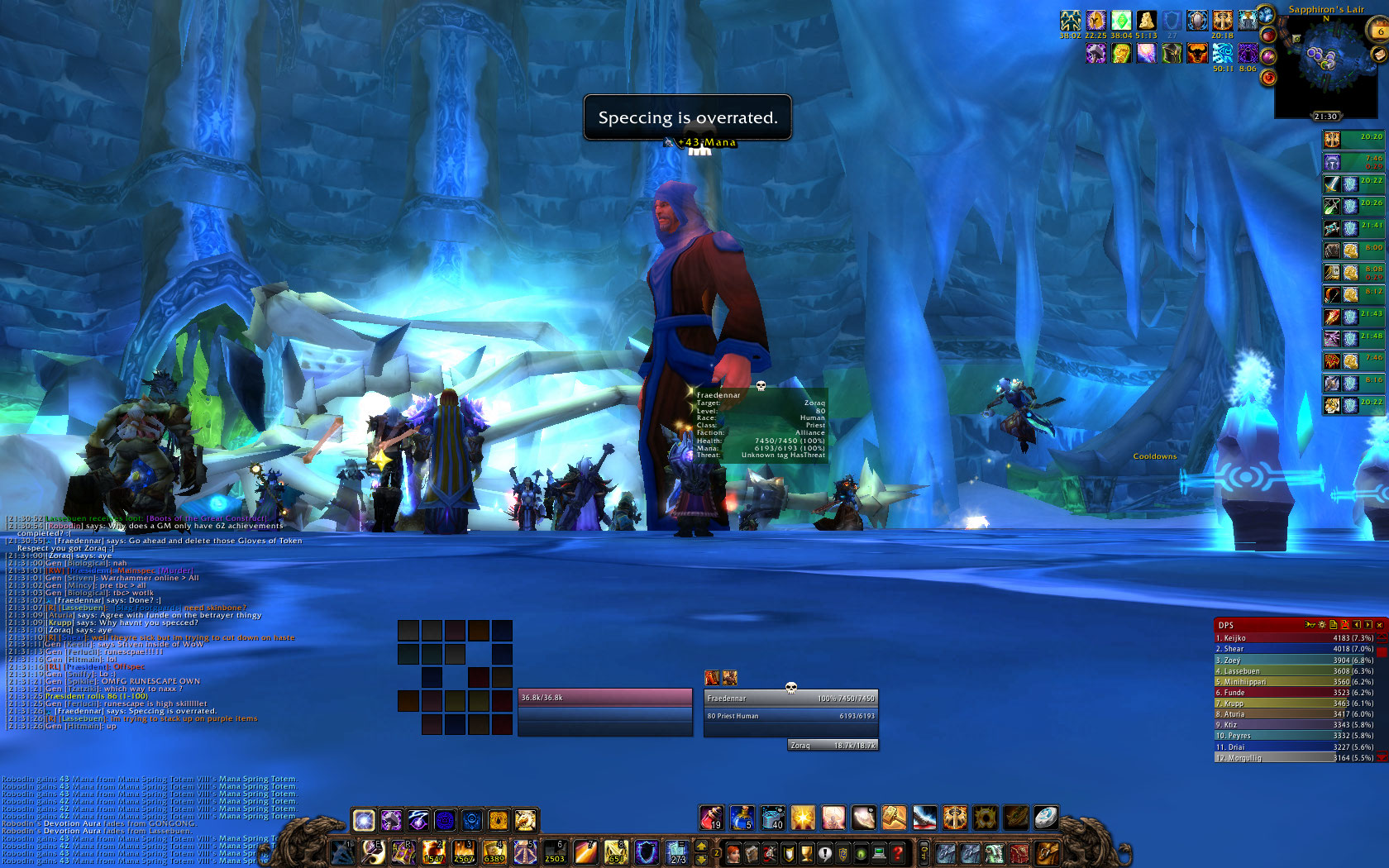Close the DPS meter window
The image size is (1389, 868).
tap(1380, 625)
